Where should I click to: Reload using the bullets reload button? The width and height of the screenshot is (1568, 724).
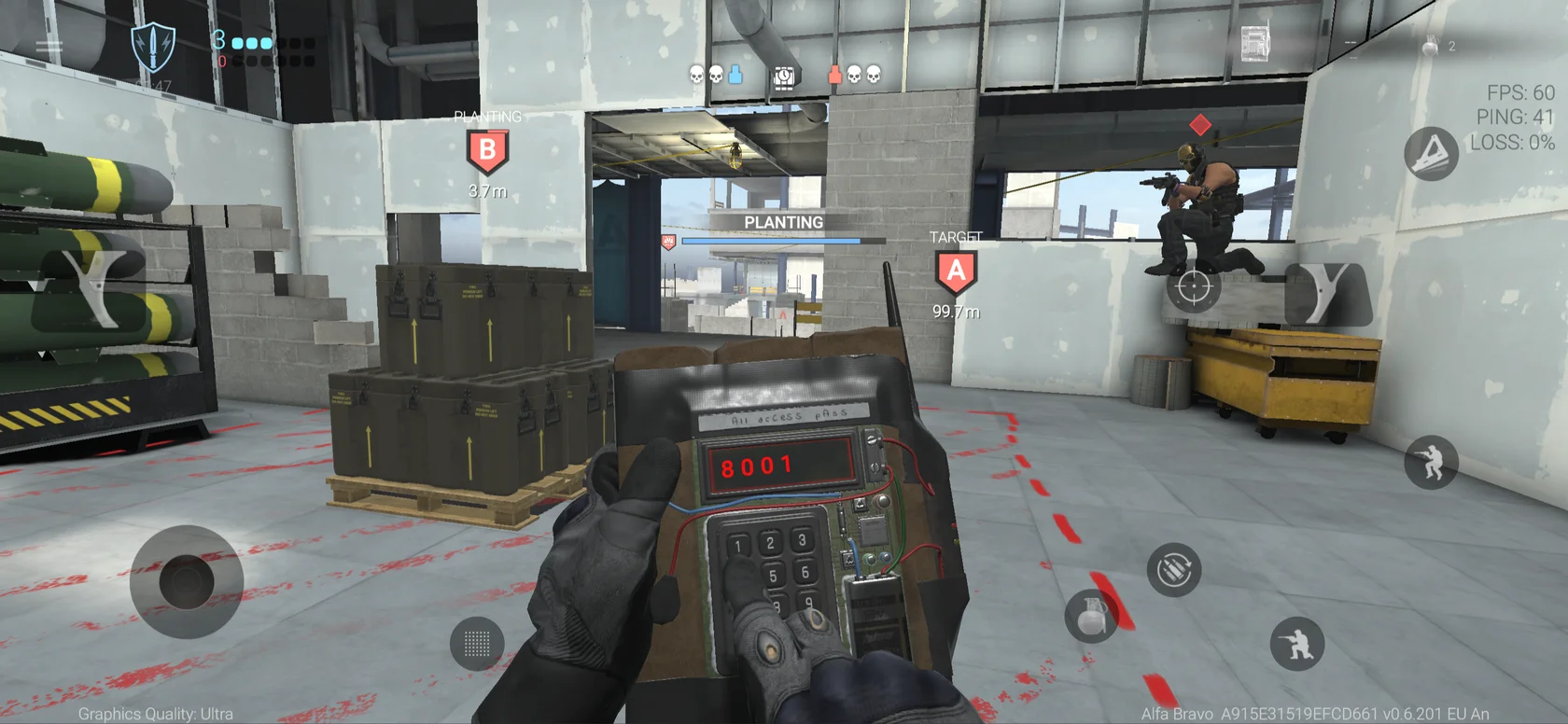(1173, 569)
